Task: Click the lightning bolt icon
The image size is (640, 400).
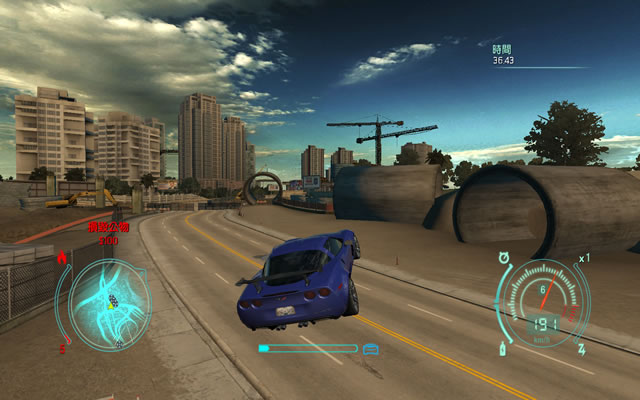Action: (x=580, y=349)
